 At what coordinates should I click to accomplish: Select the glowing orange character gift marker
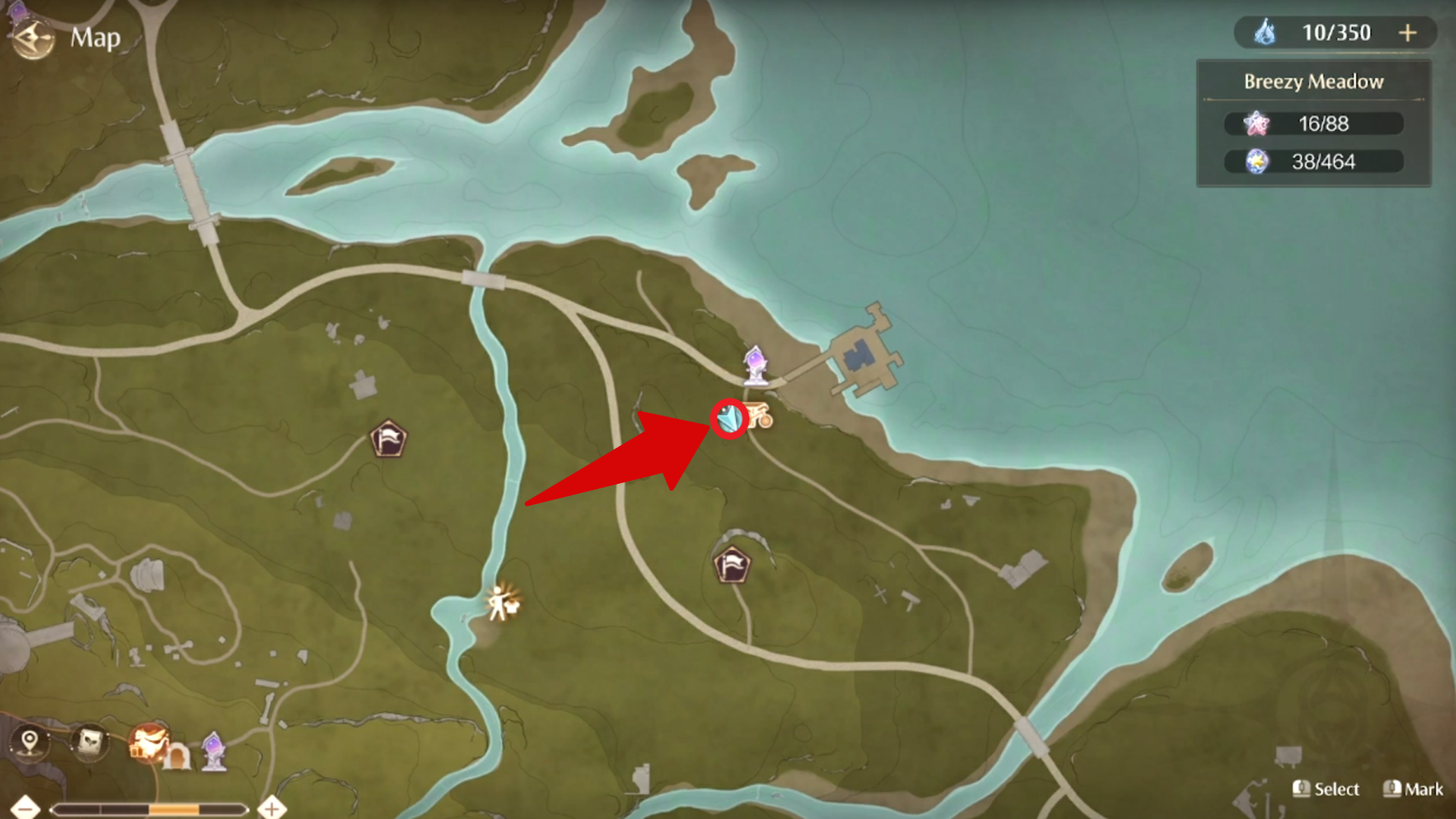147,741
